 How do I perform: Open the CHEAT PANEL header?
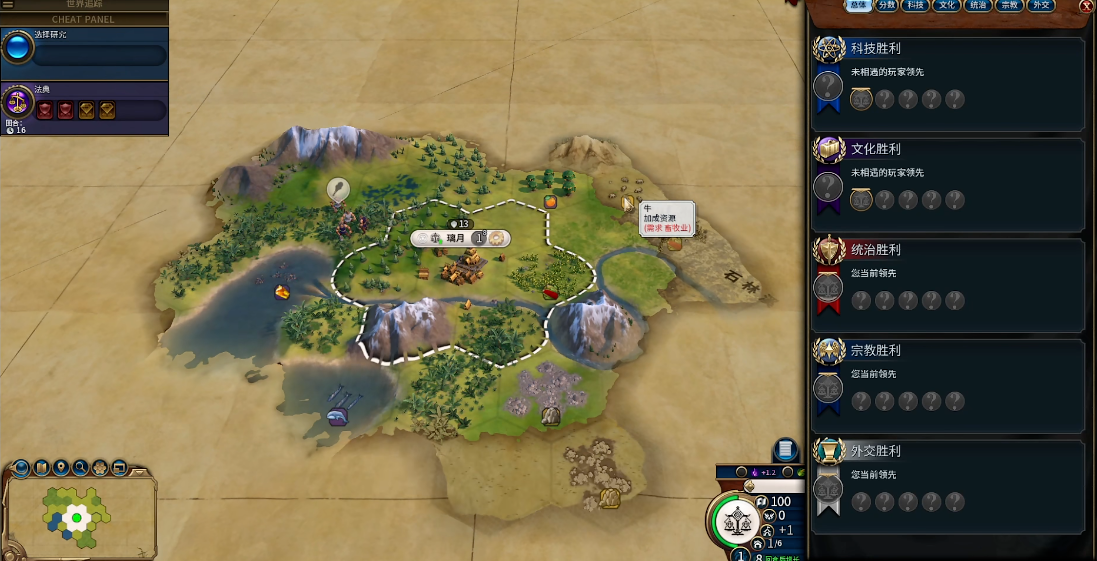(83, 19)
